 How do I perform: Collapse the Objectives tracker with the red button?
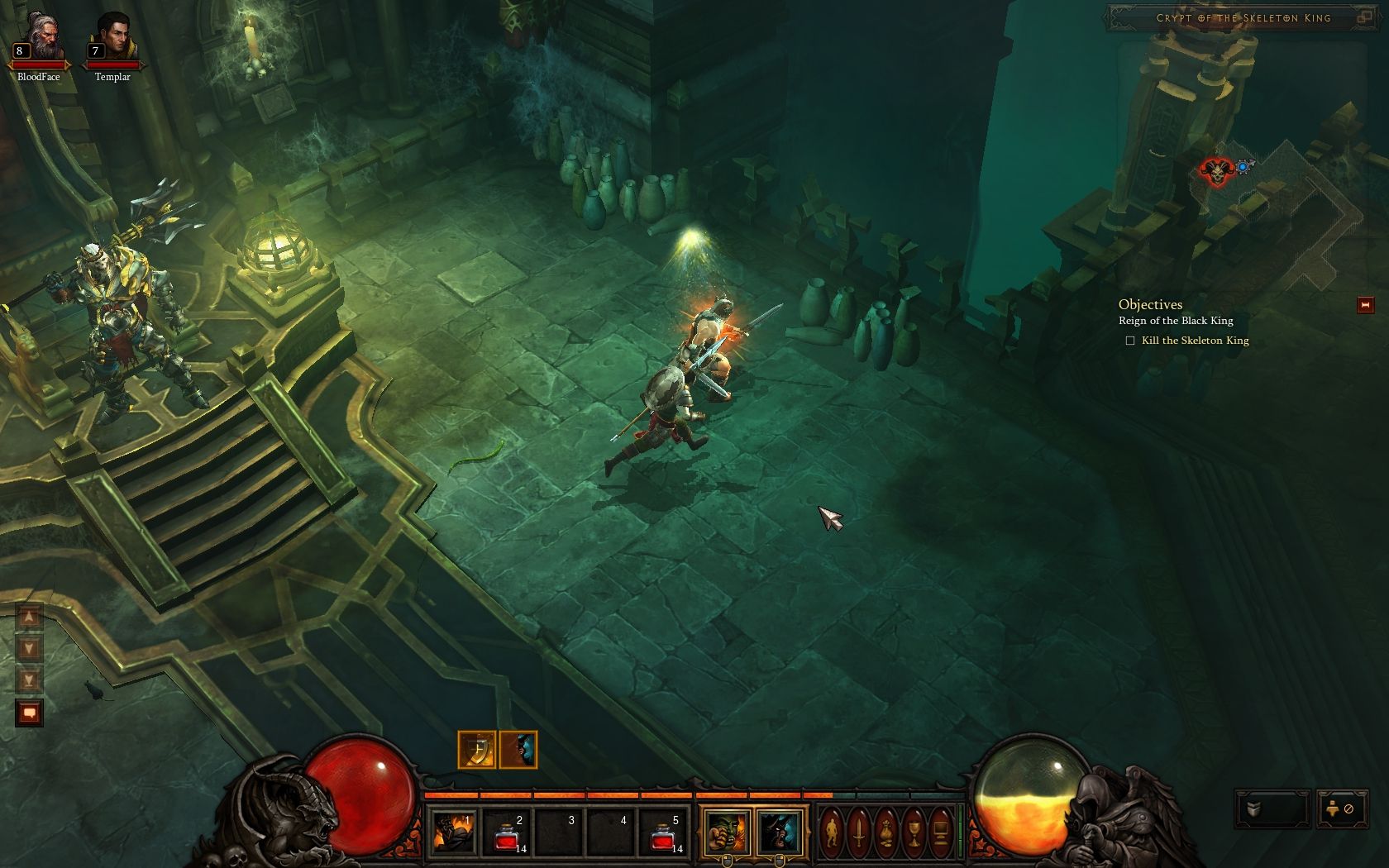click(x=1365, y=305)
